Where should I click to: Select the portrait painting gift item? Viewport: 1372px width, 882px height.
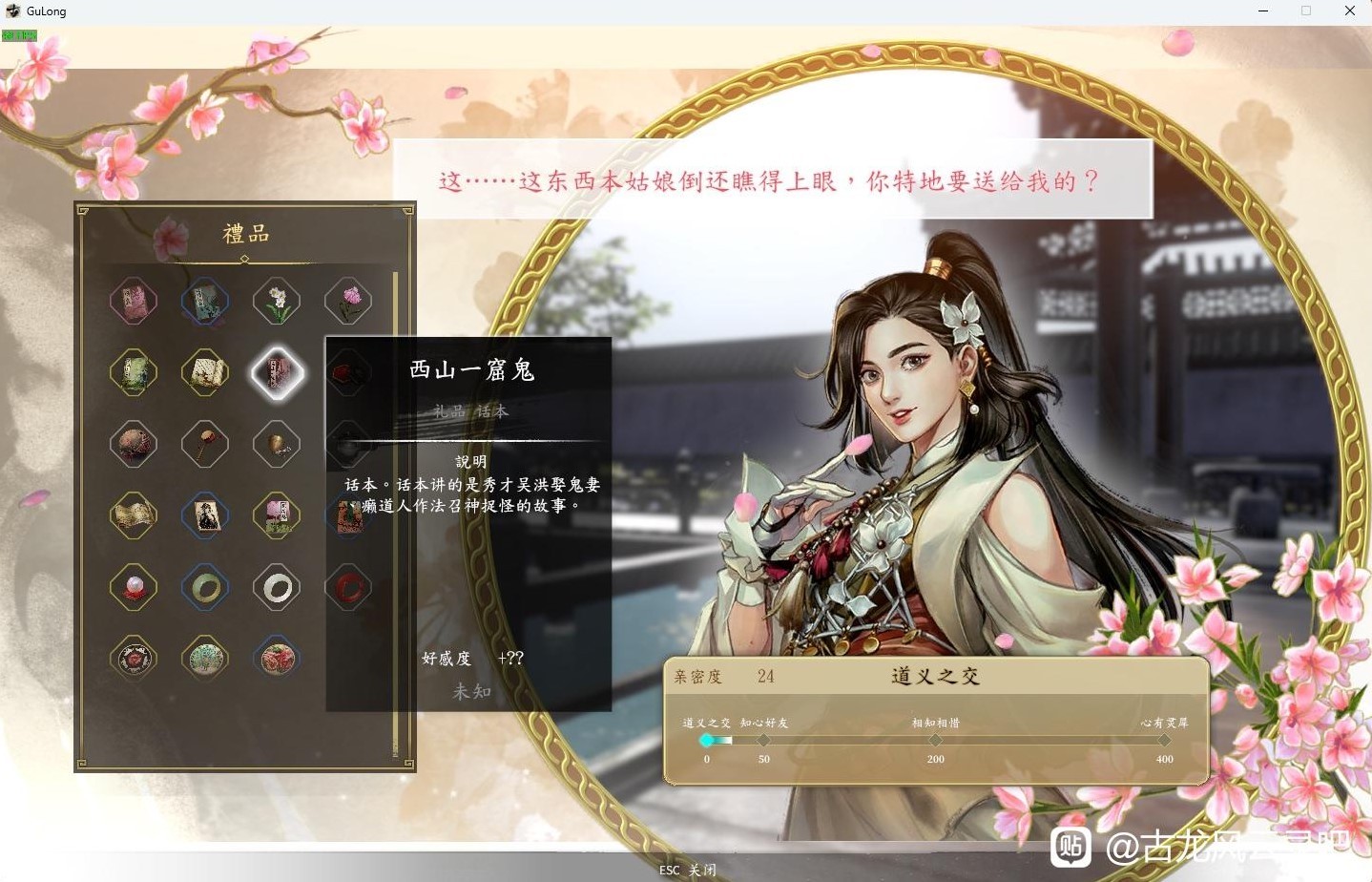(205, 515)
